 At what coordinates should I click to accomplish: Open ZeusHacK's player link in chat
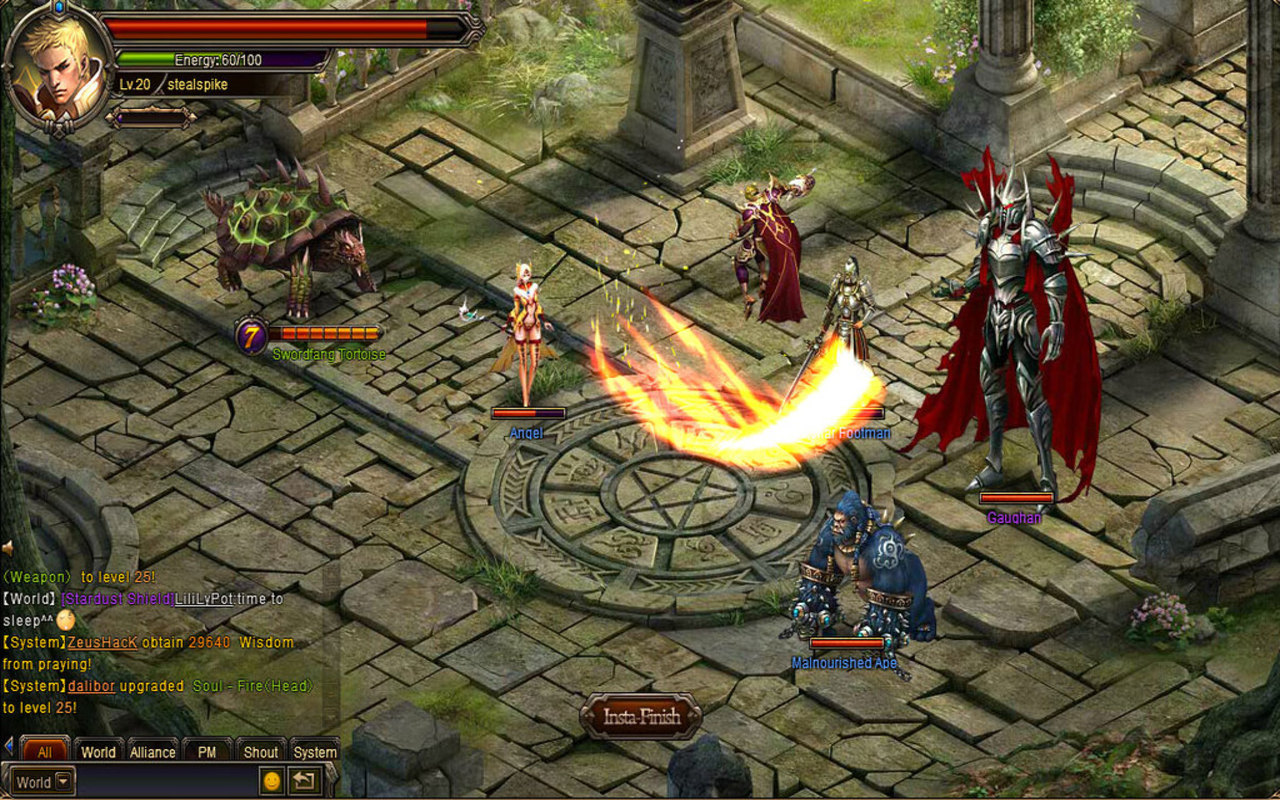(x=101, y=642)
